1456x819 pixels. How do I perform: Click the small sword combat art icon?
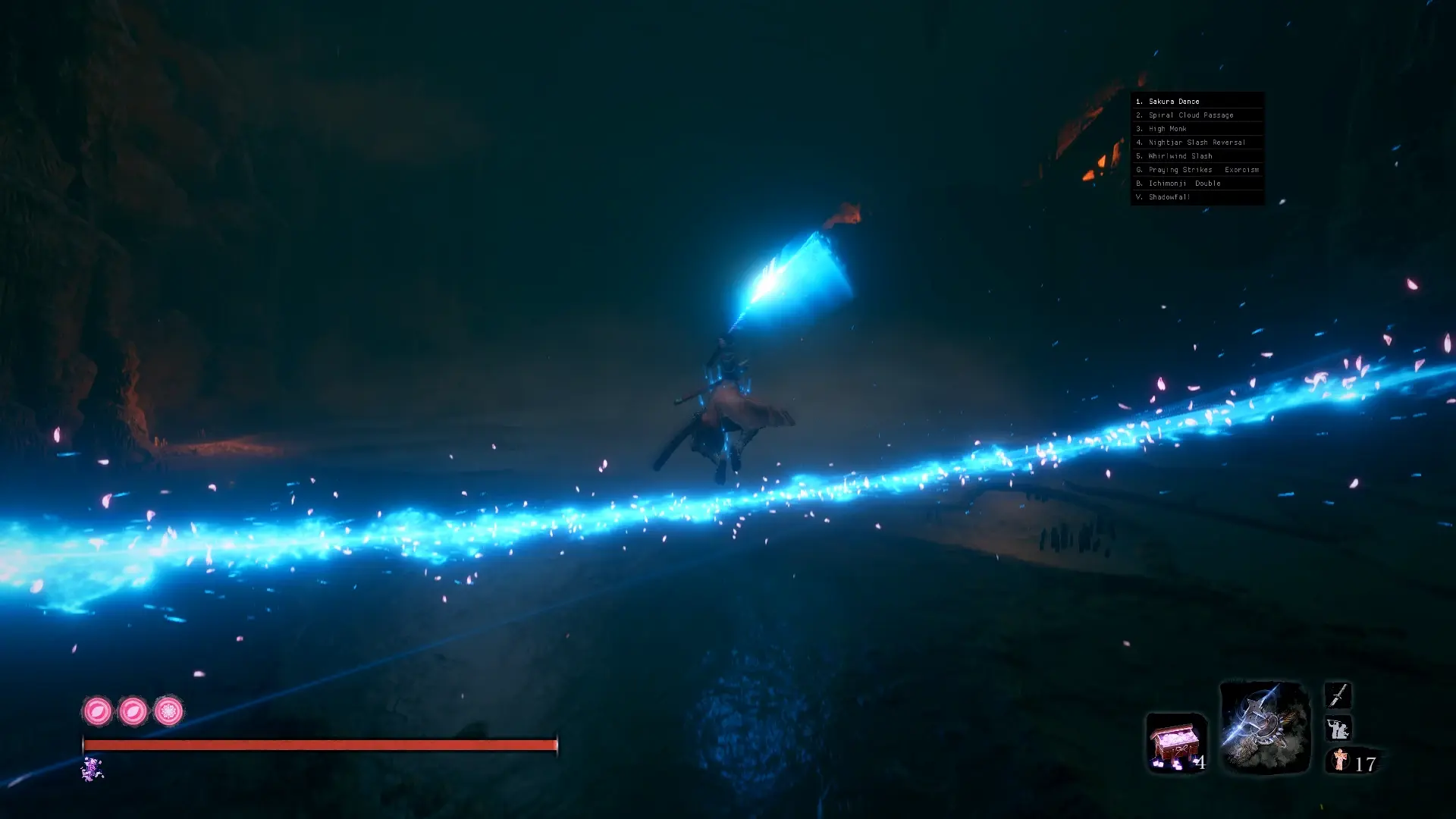tap(1338, 695)
